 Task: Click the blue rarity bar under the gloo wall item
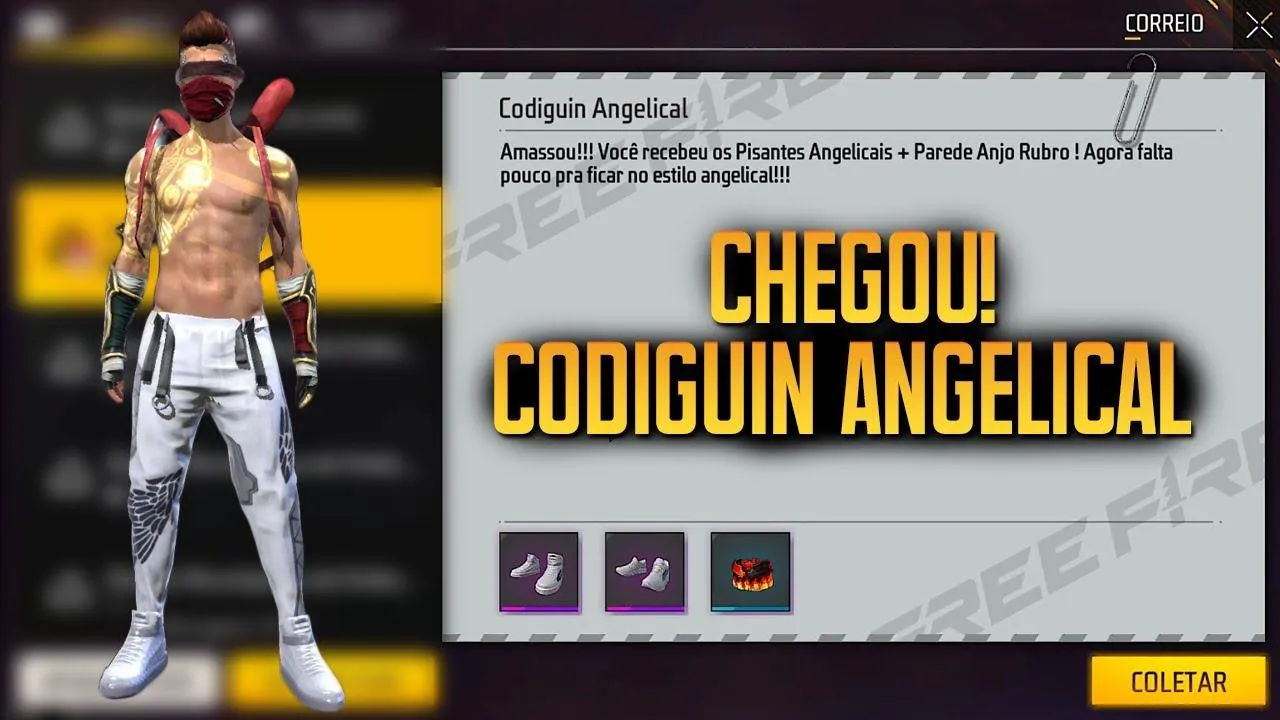coord(749,607)
